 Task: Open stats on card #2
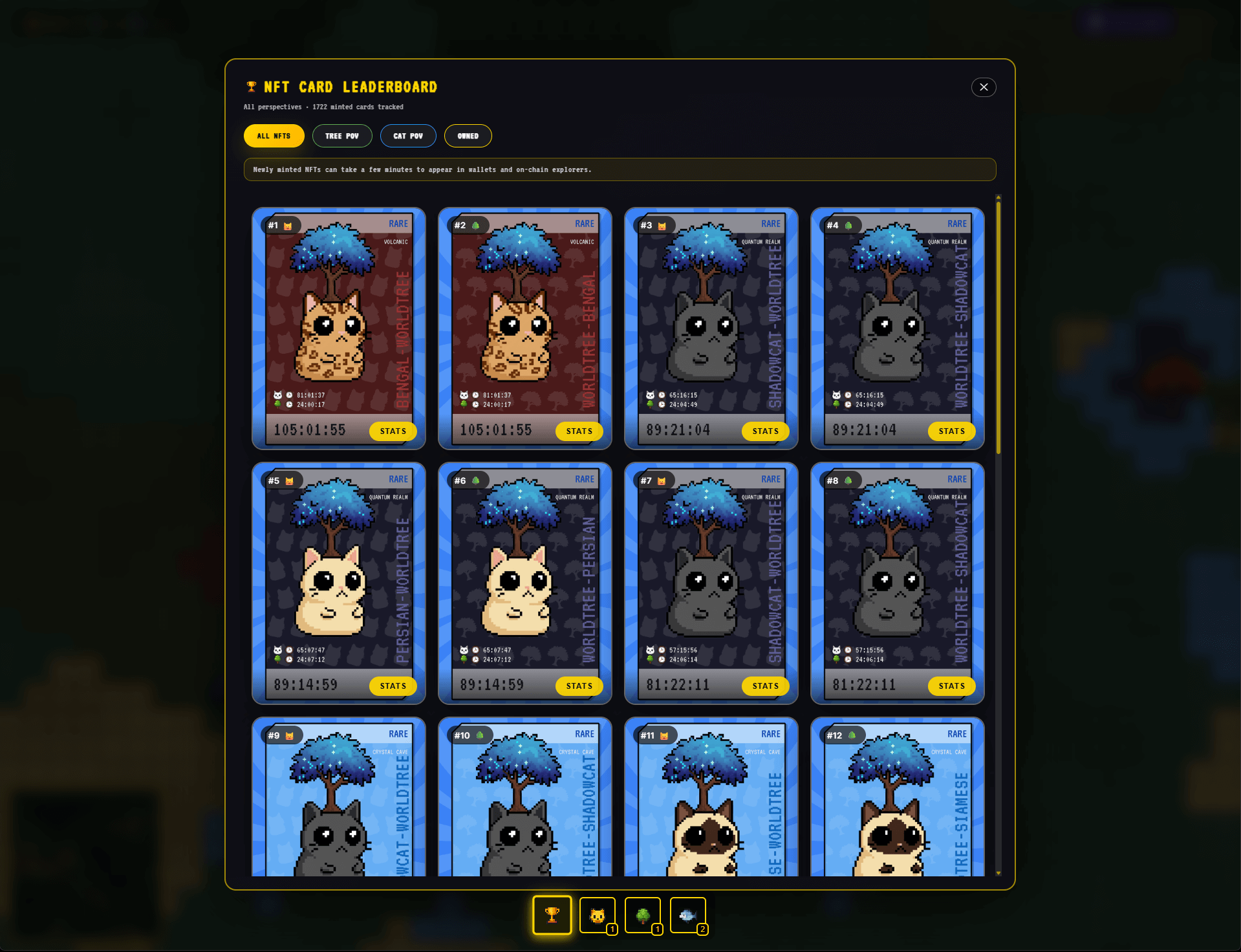[x=579, y=431]
